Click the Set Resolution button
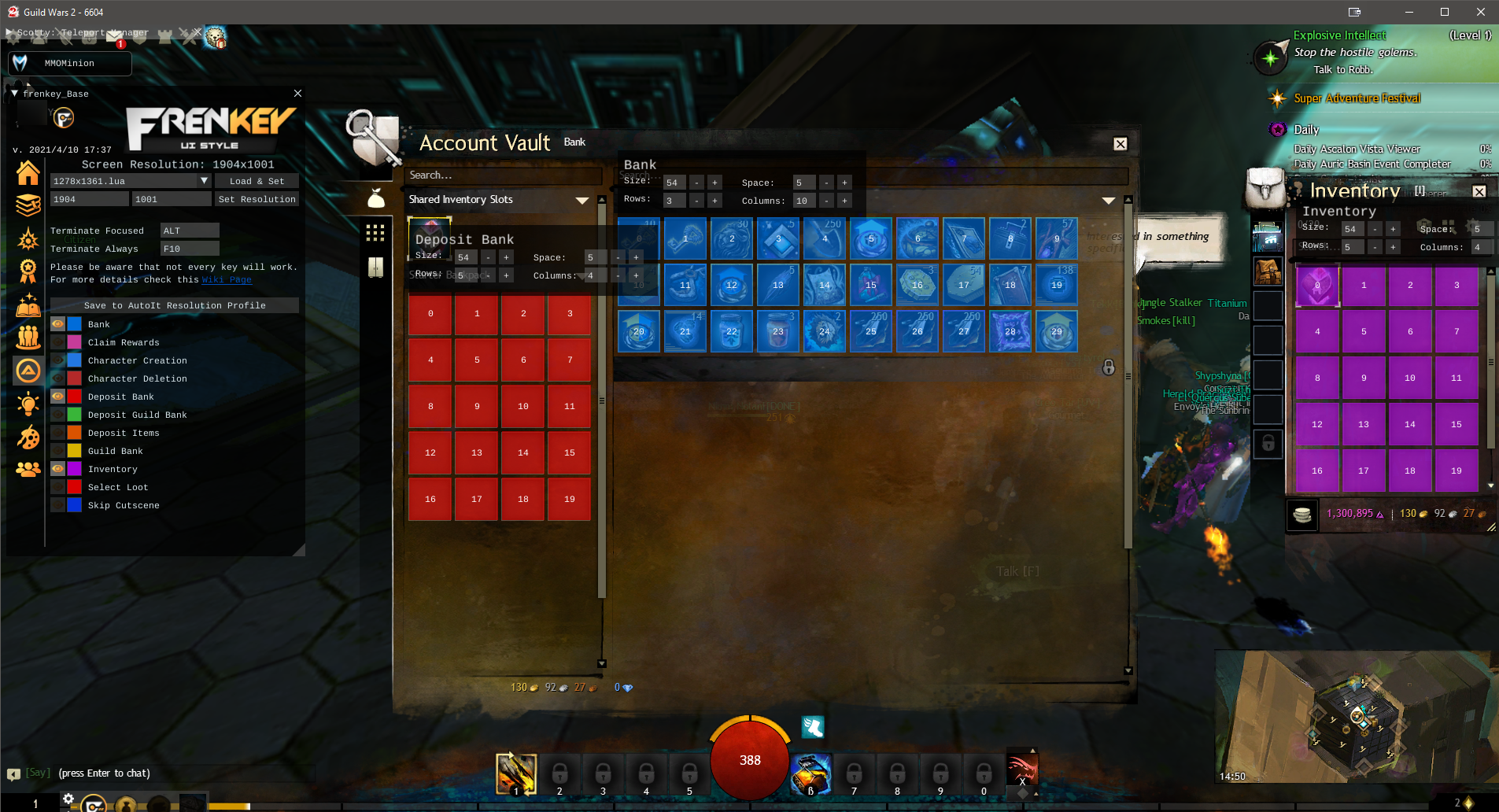 257,199
